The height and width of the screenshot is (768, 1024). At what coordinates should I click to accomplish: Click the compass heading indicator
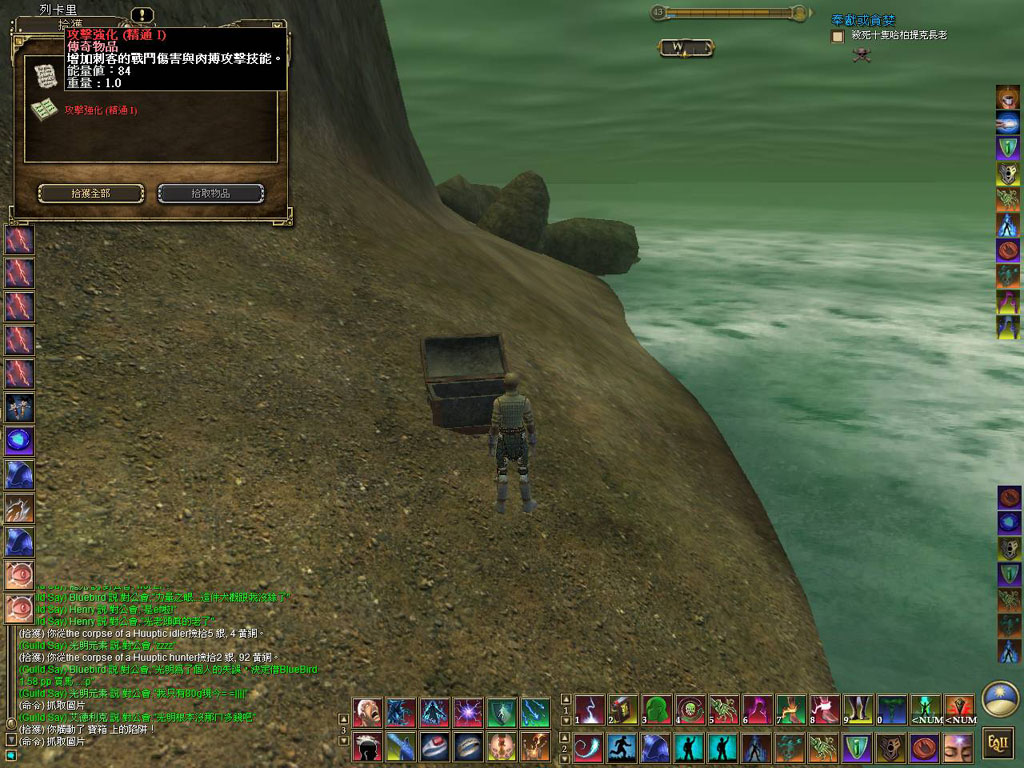tap(686, 47)
